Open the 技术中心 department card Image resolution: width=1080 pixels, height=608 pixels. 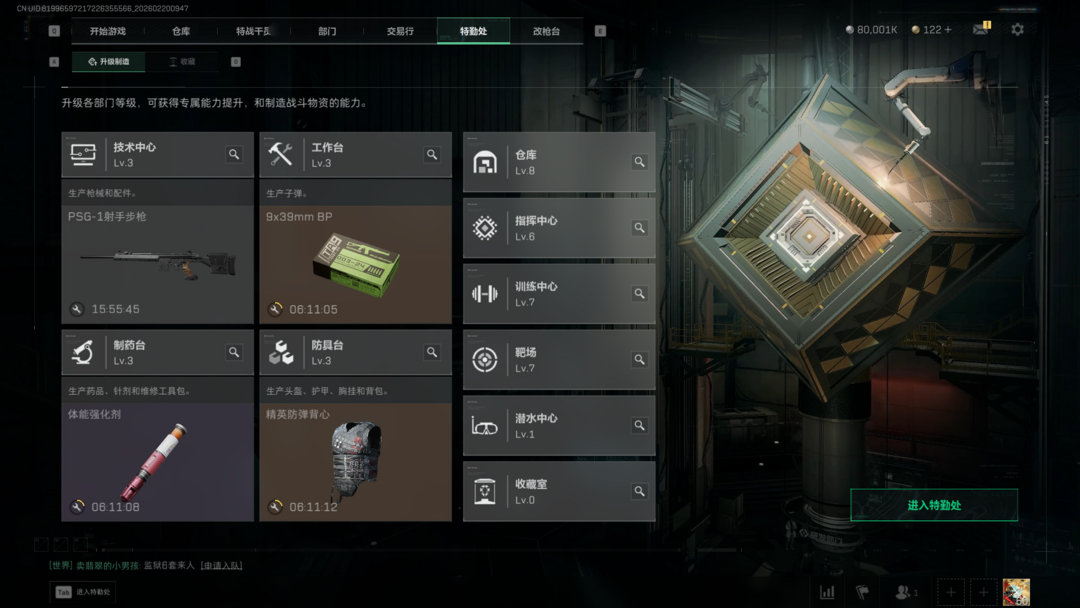tap(140, 155)
